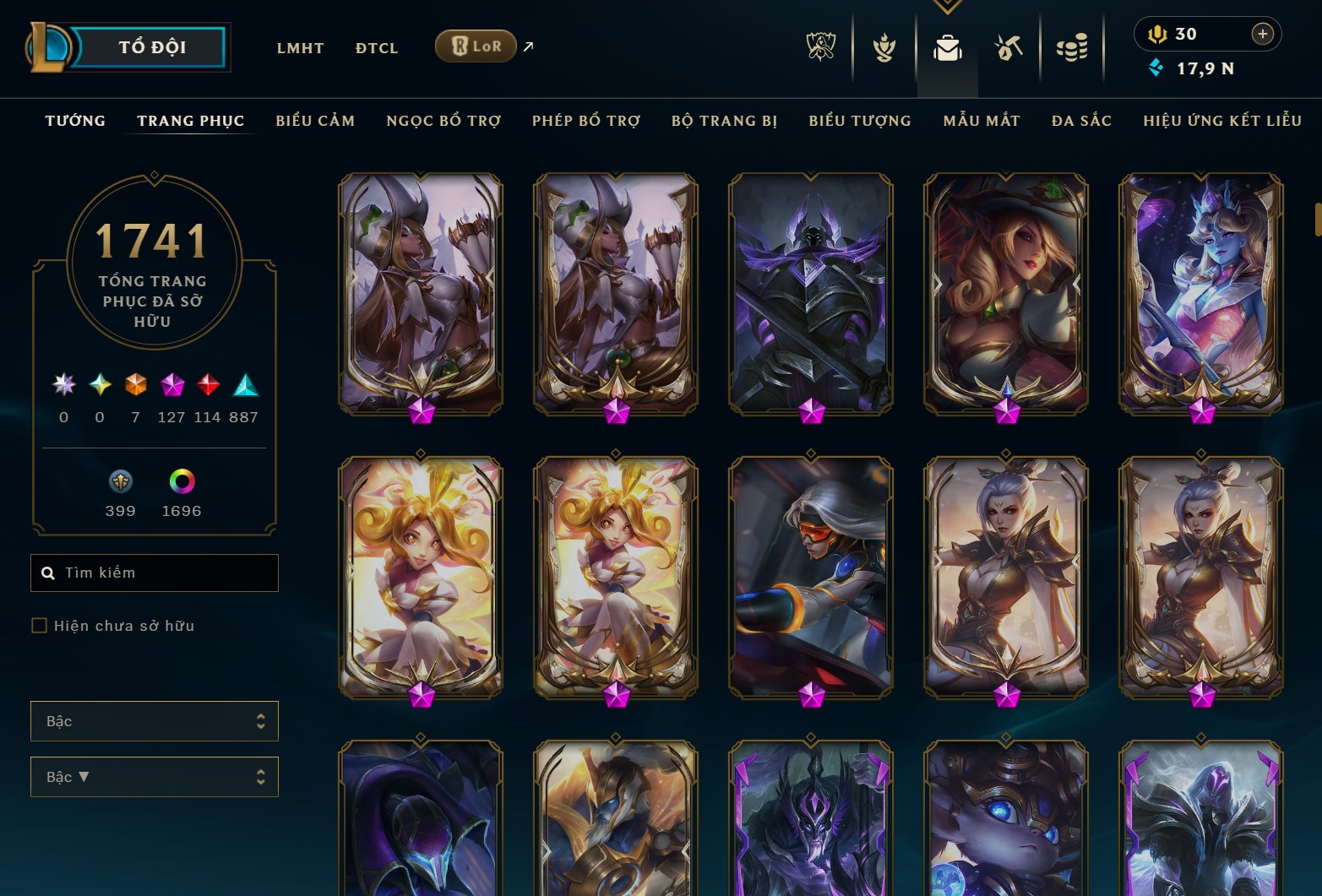The image size is (1322, 896).
Task: Open the Store coins icon
Action: point(1071,46)
